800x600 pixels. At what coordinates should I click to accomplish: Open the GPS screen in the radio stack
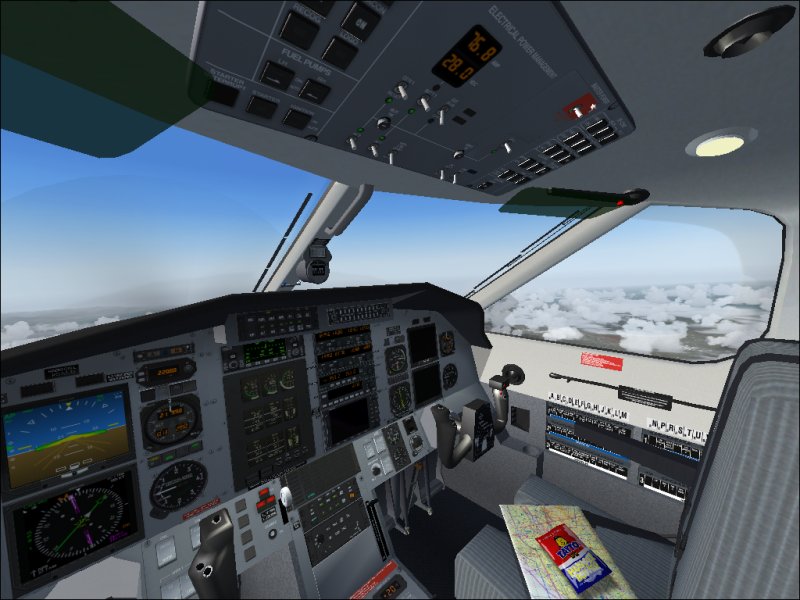pos(349,419)
